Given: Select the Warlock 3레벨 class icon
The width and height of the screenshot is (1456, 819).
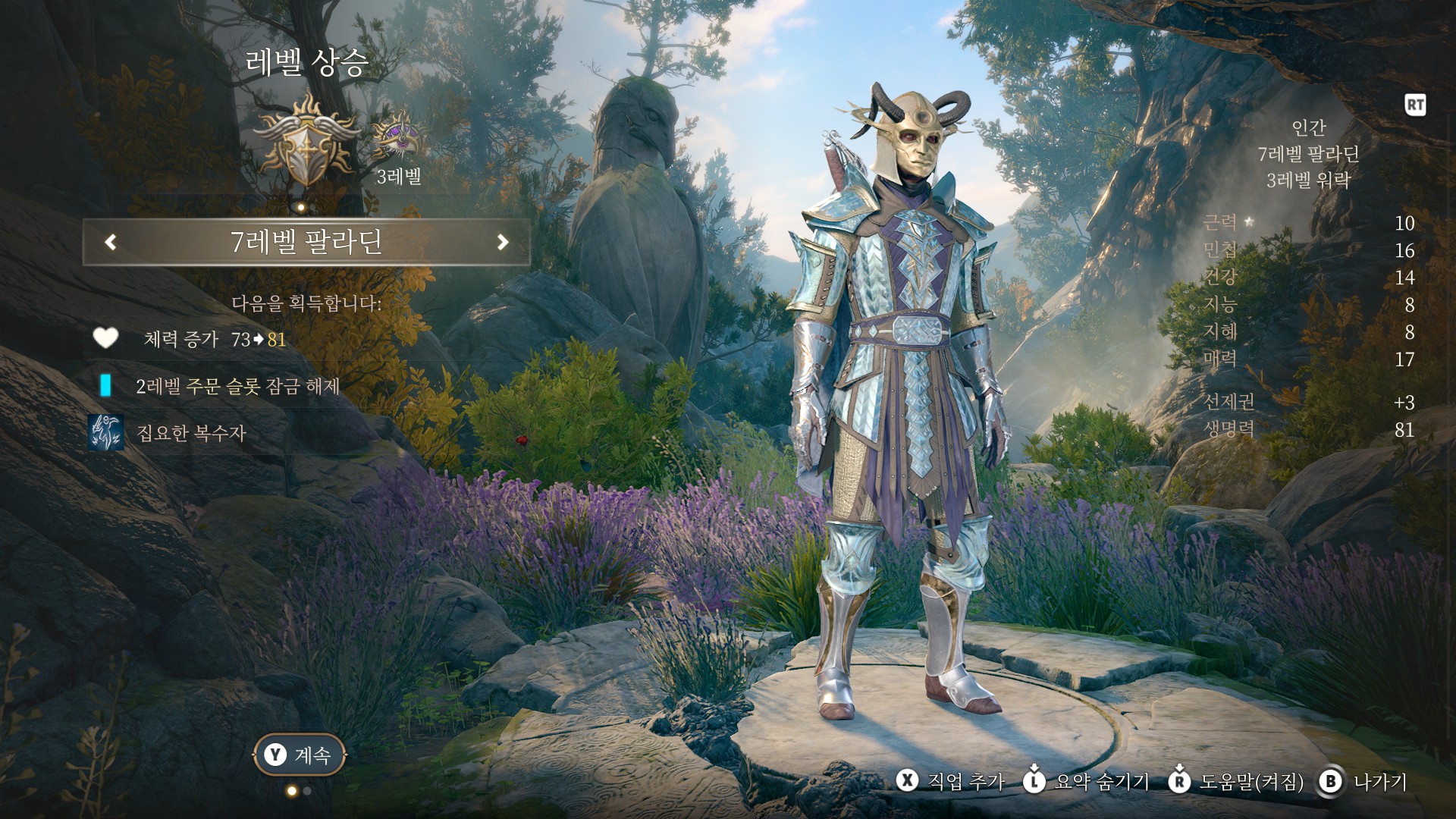Looking at the screenshot, I should pyautogui.click(x=397, y=136).
